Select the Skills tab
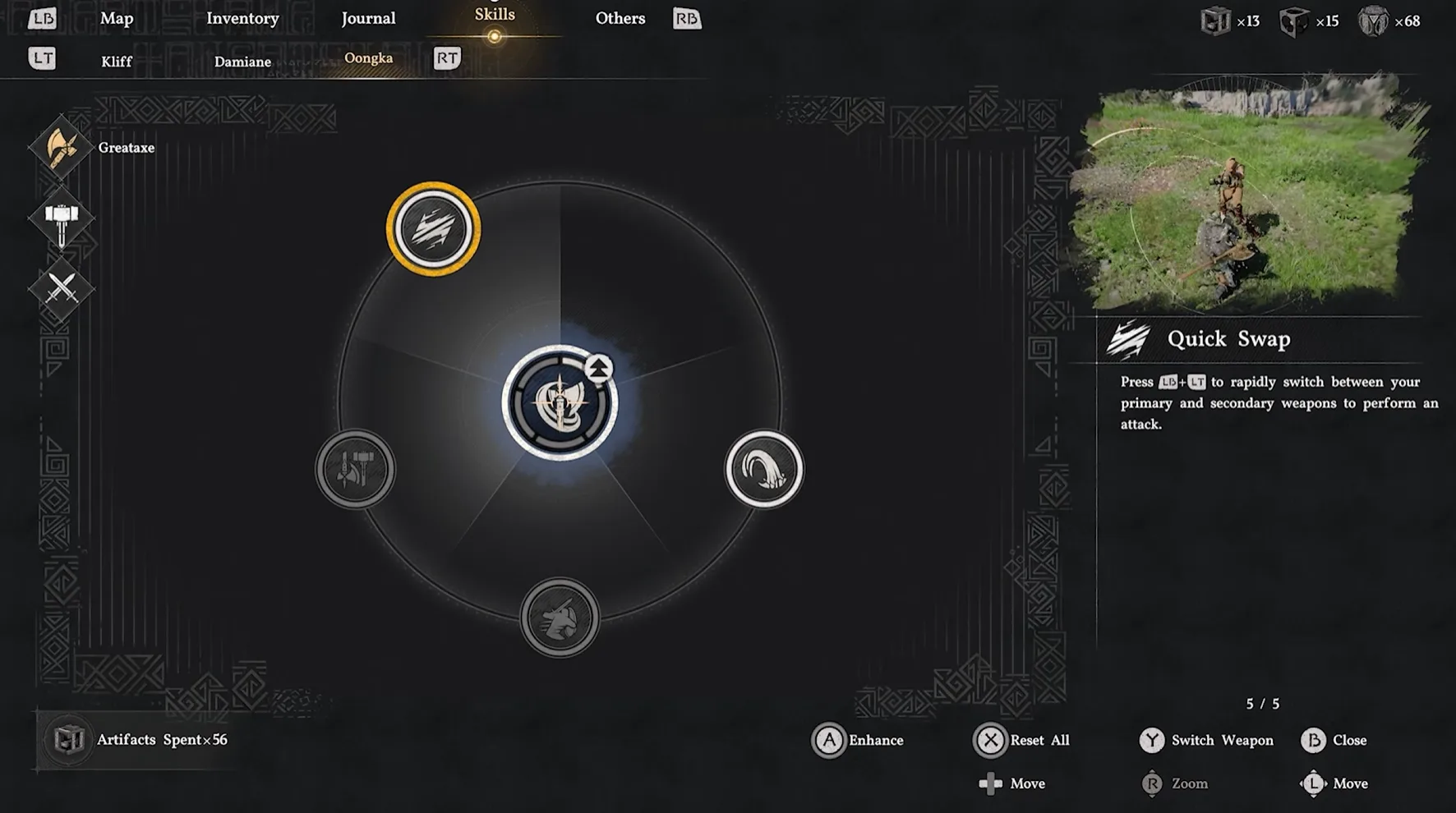Screen dimensions: 1456x813 pos(495,15)
